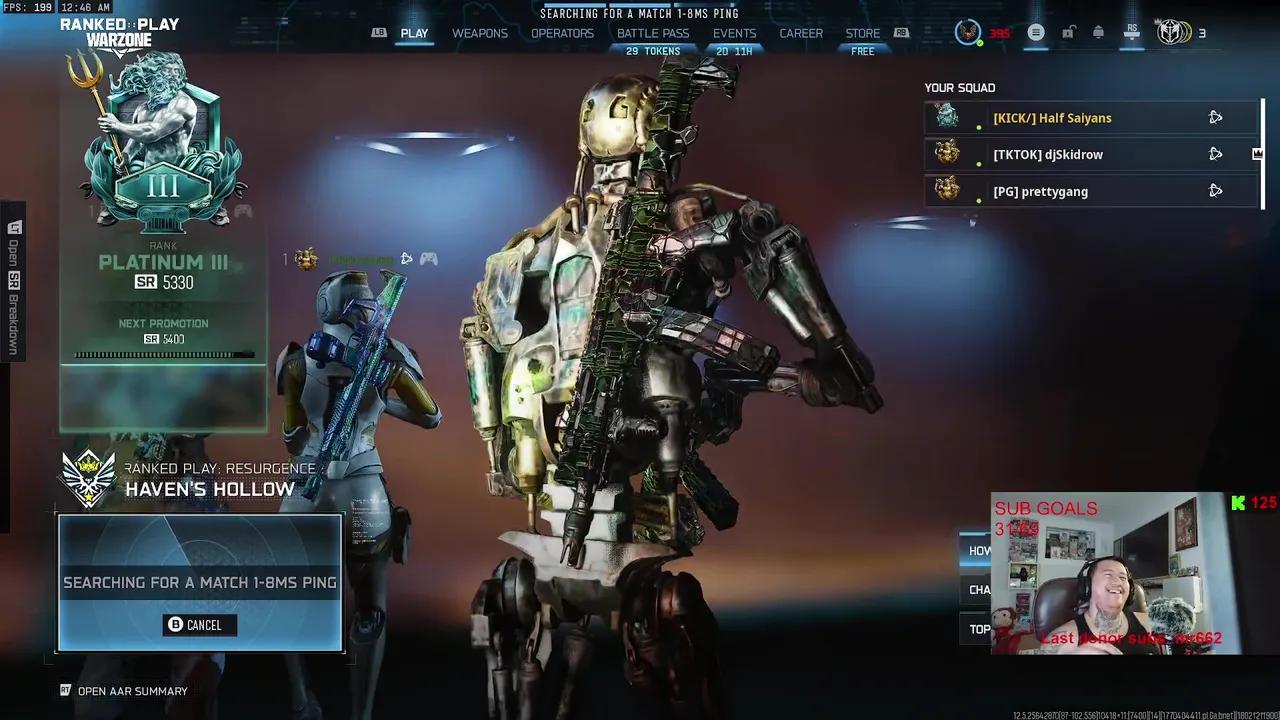Go to the Battle Pass tab

pos(653,33)
